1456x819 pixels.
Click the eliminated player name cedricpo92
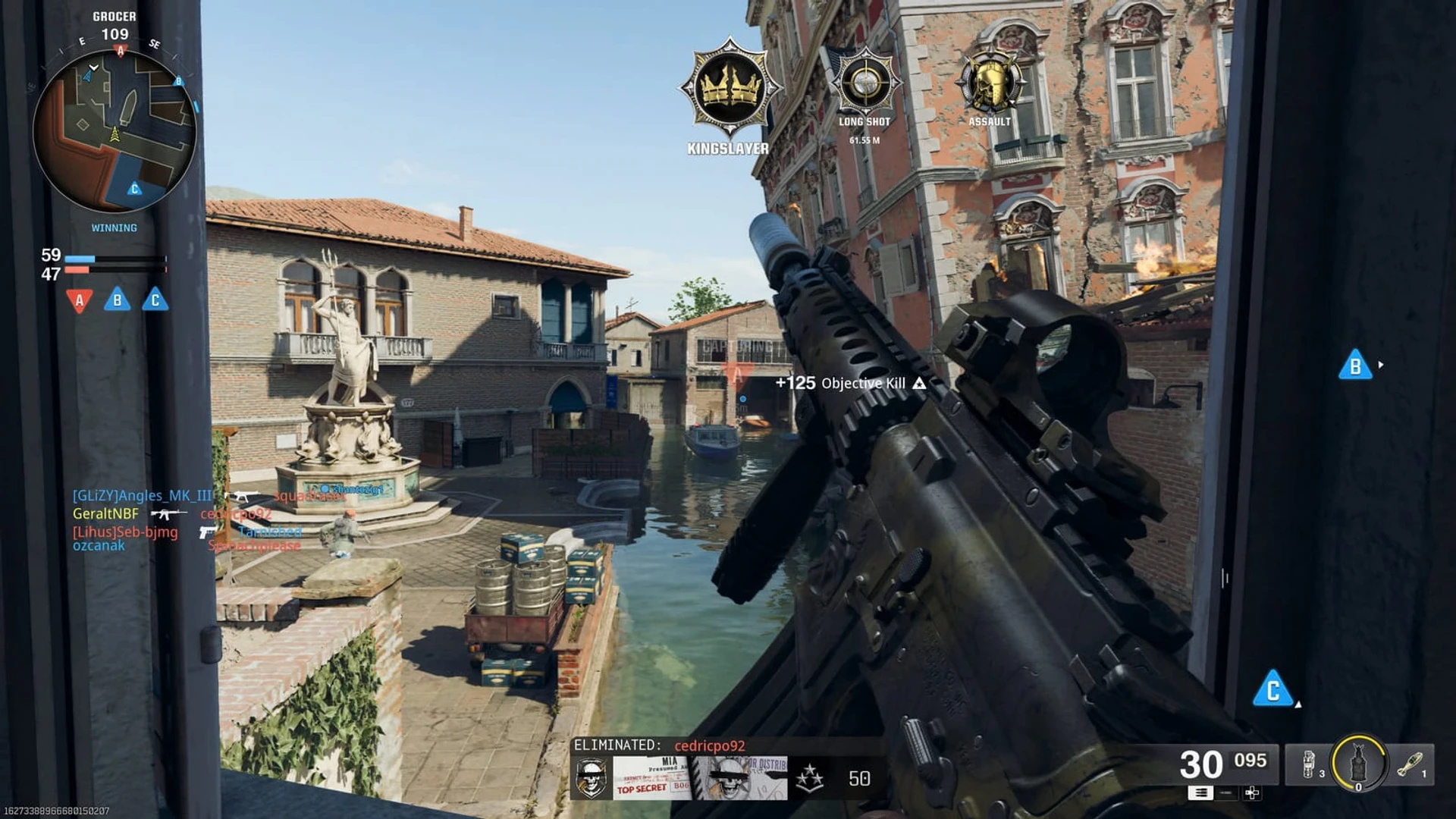(x=711, y=746)
